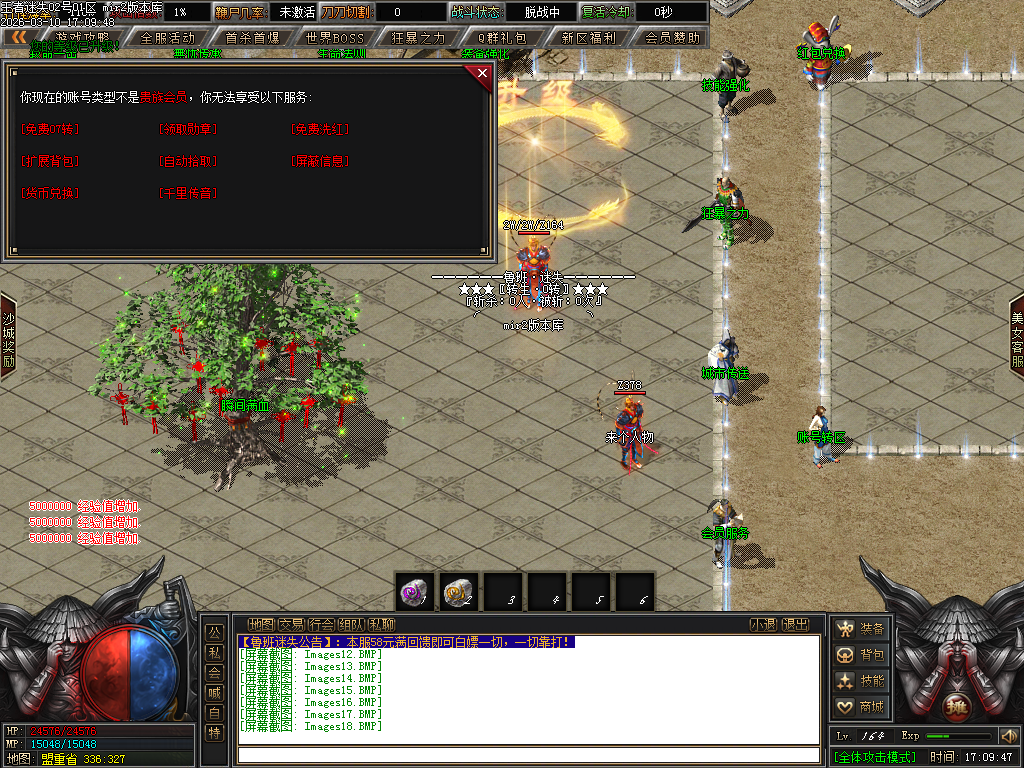Open the 货币兑换 option
This screenshot has height=768, width=1024.
(49, 193)
